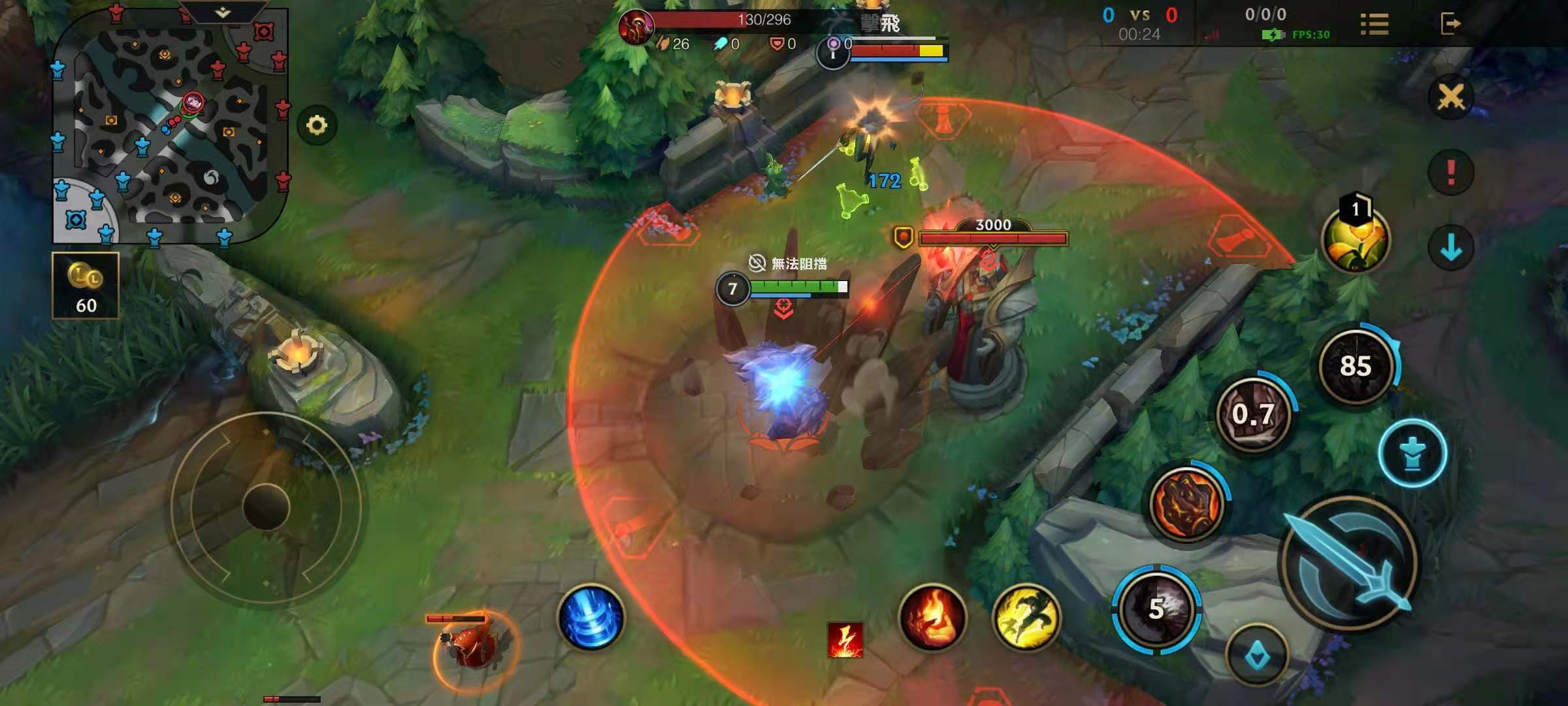Tap the ability showing a 0.7 cooldown
This screenshot has width=1568, height=706.
pos(1253,414)
